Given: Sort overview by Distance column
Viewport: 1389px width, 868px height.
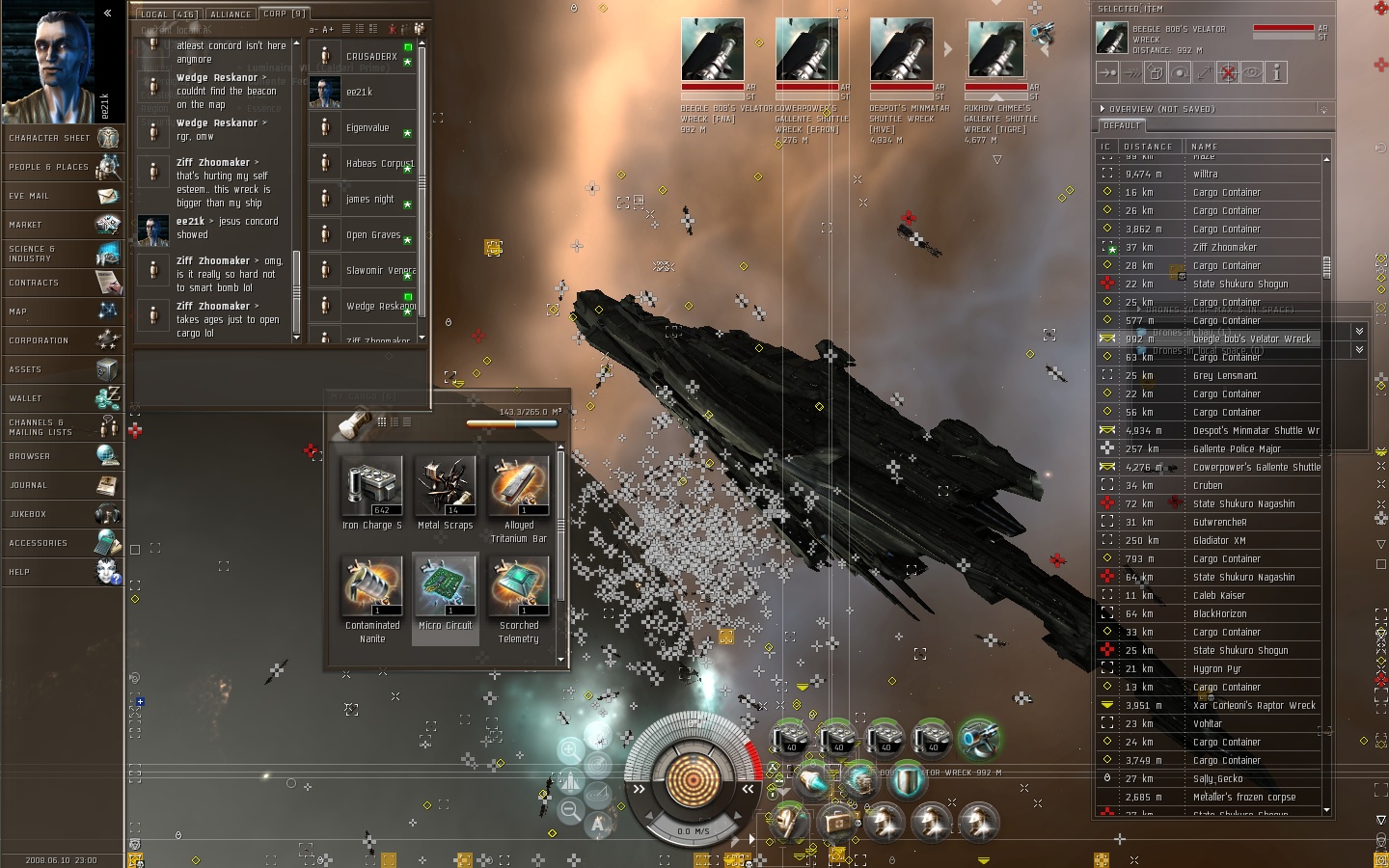Looking at the screenshot, I should pos(1148,147).
